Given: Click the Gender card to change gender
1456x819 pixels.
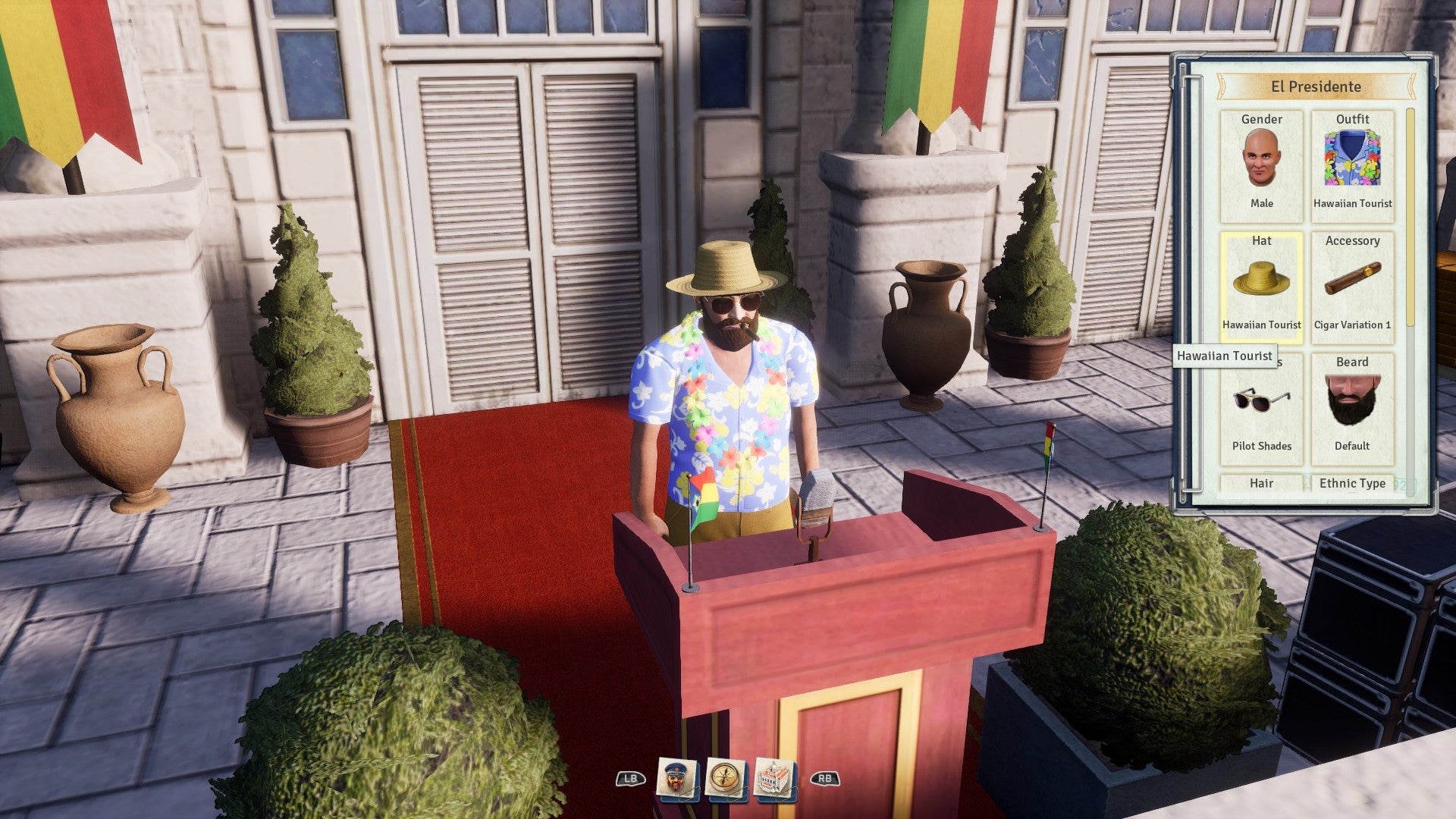Looking at the screenshot, I should point(1263,163).
